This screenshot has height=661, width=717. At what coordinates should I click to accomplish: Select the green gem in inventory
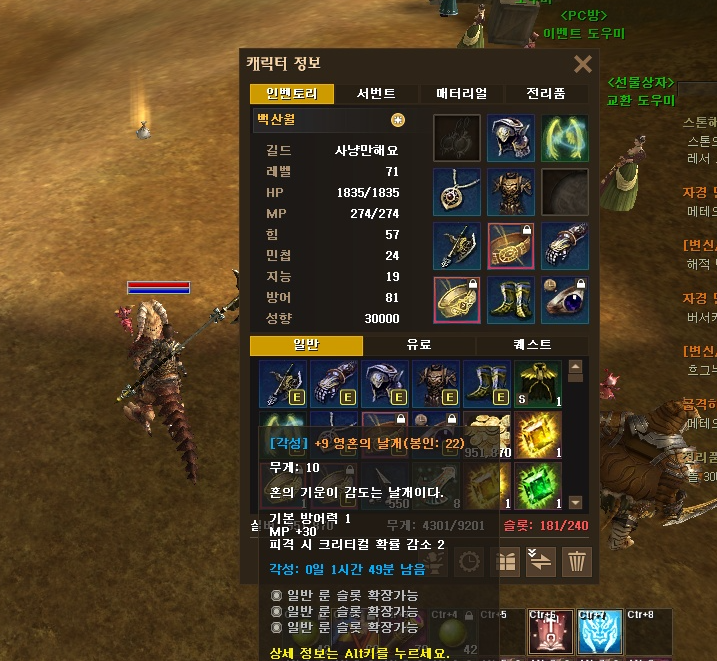(538, 484)
